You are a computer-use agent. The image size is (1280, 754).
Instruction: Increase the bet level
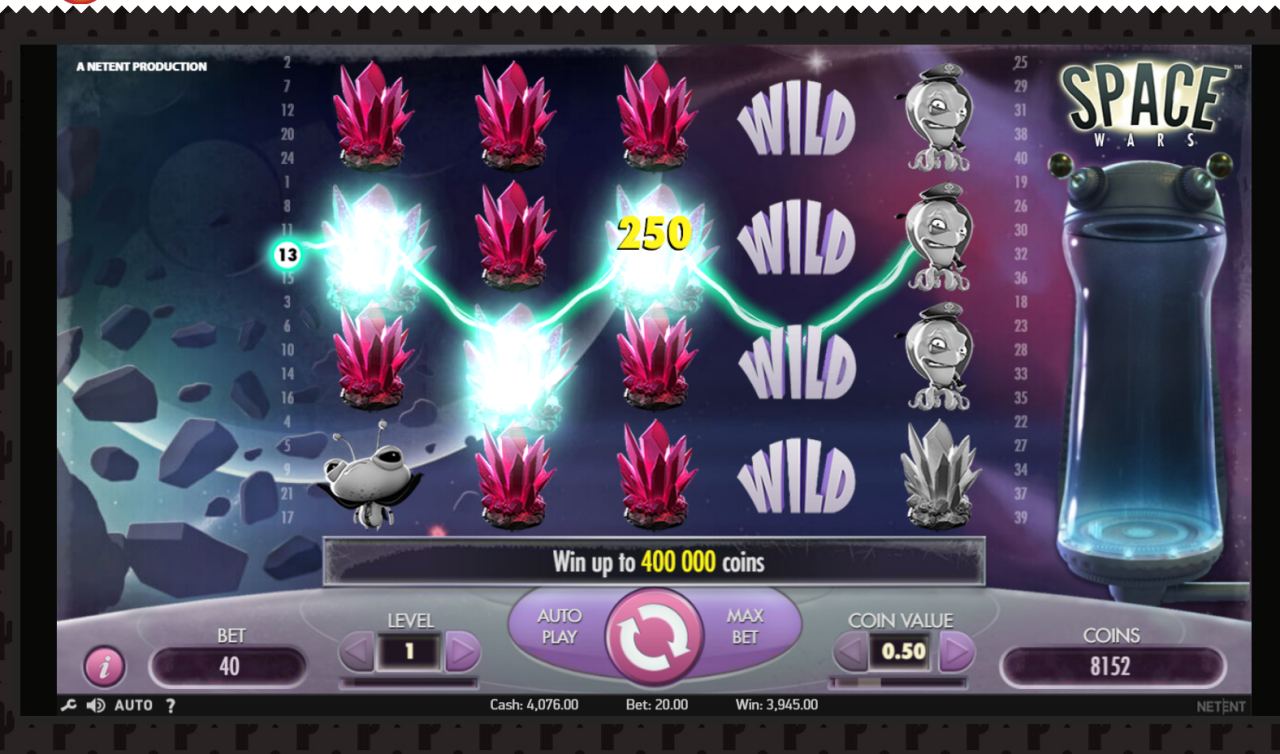462,653
